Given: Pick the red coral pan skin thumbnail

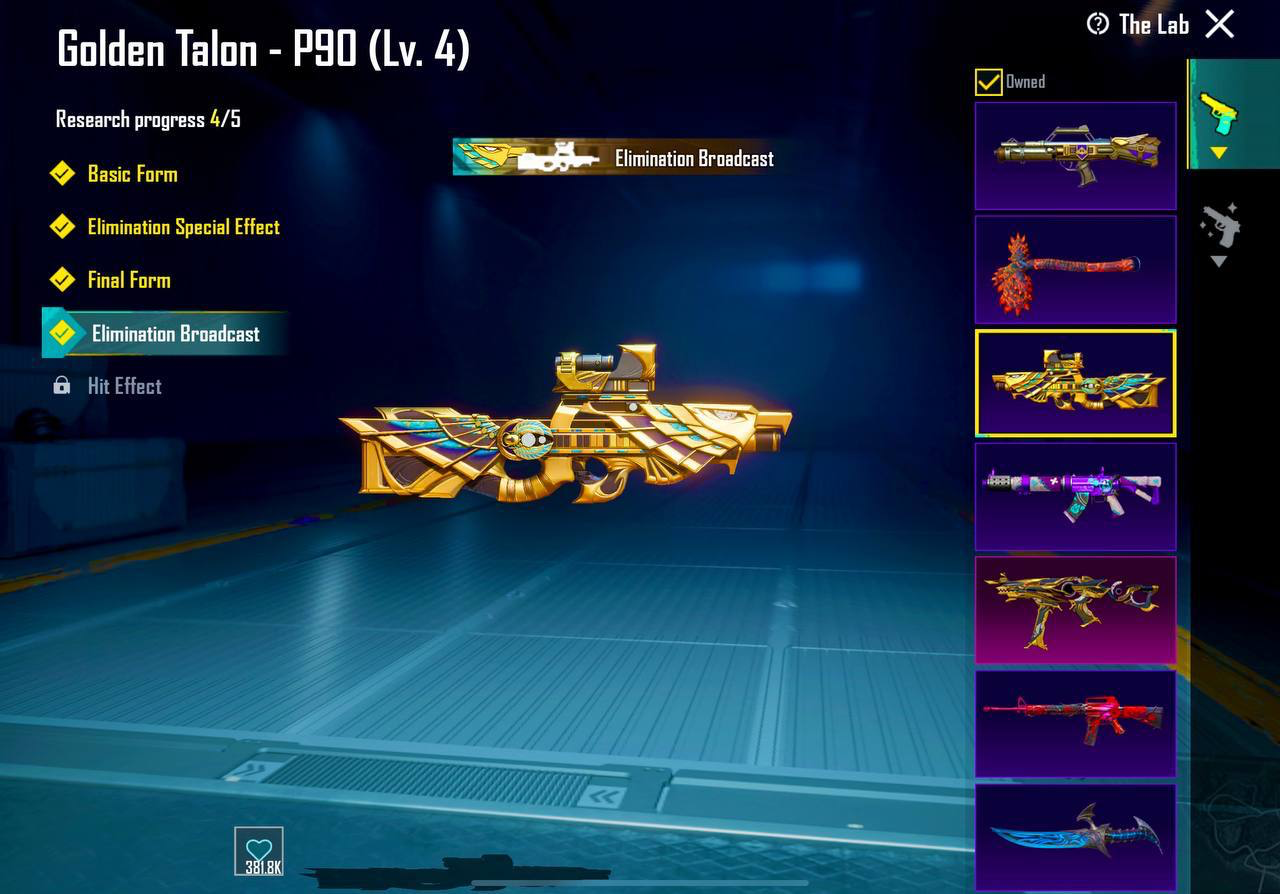Looking at the screenshot, I should [x=1075, y=270].
